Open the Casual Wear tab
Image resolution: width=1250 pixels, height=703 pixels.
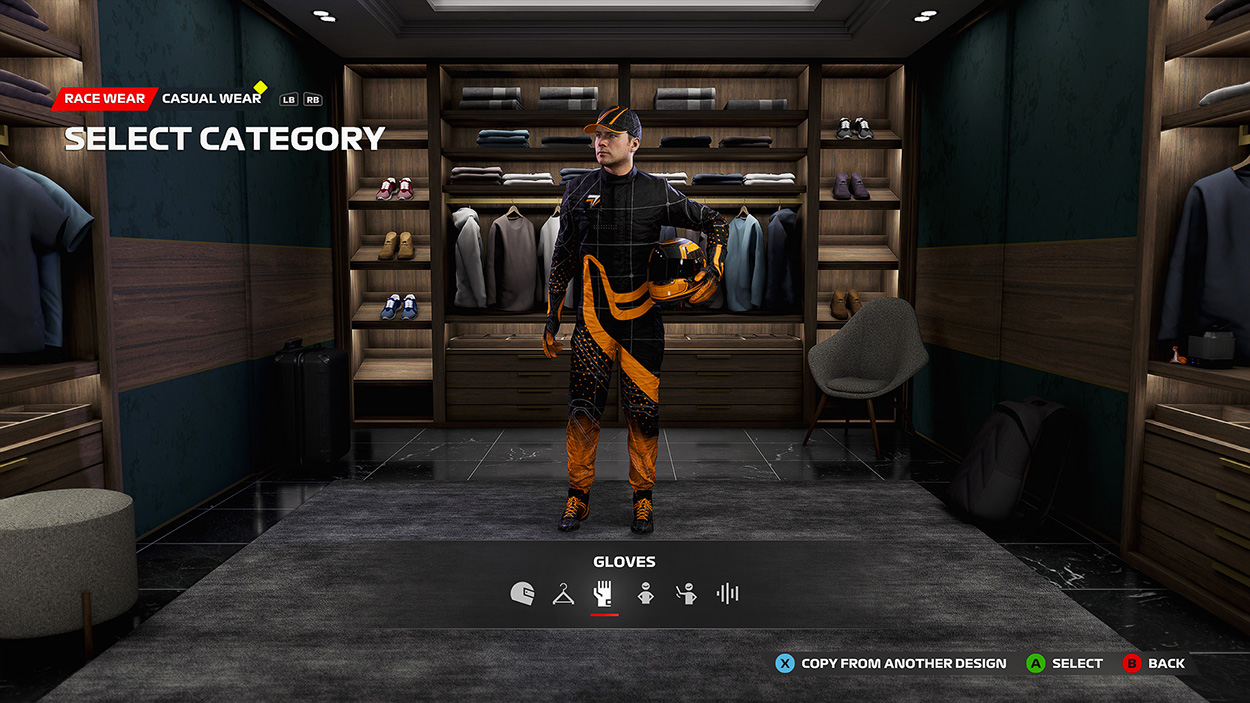pos(211,99)
